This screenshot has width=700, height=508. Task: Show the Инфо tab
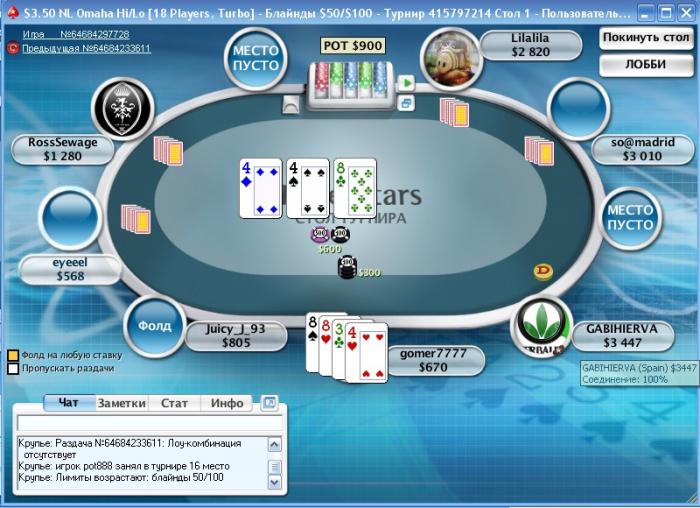pyautogui.click(x=227, y=403)
